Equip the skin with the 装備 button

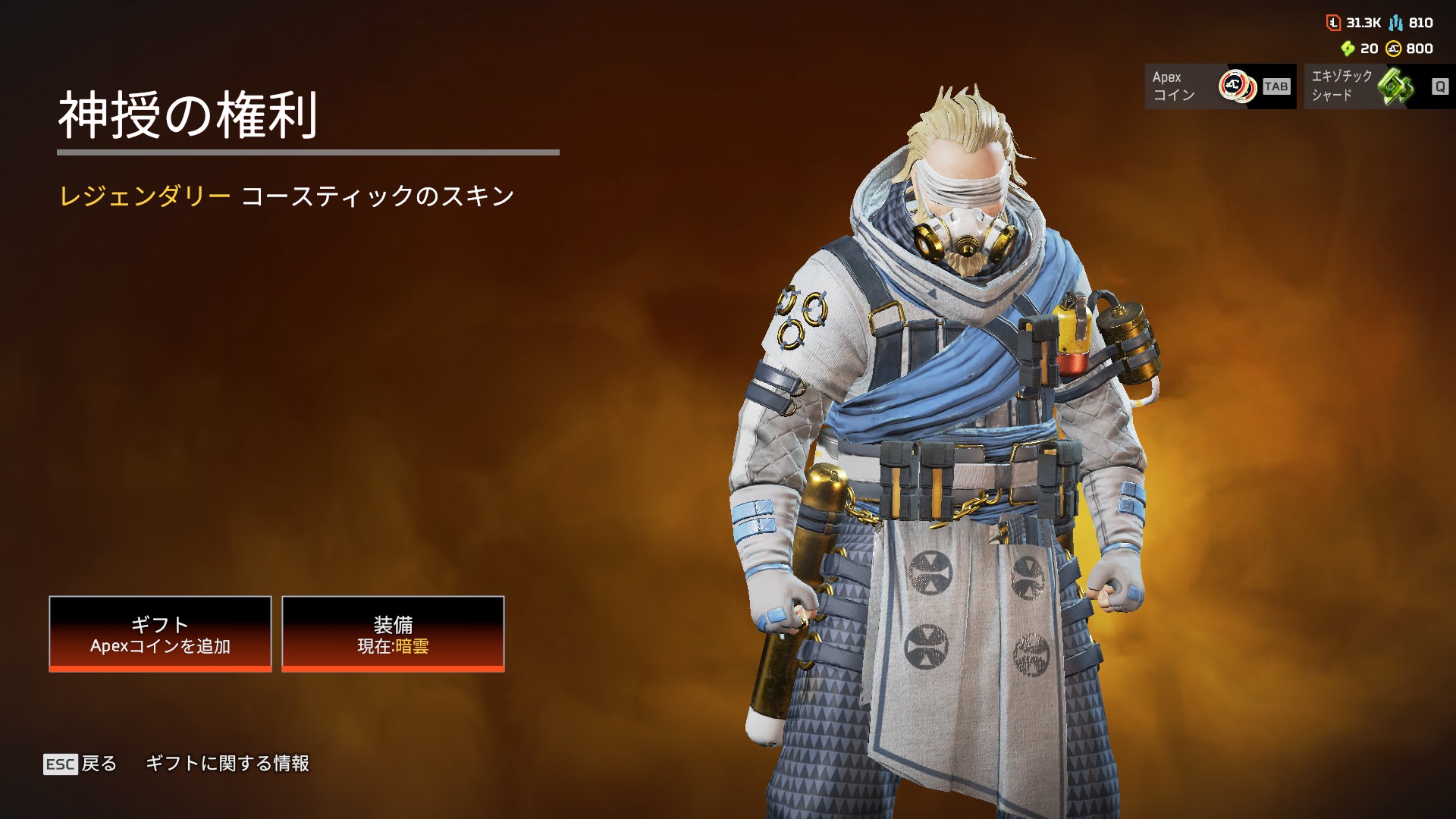click(x=393, y=634)
